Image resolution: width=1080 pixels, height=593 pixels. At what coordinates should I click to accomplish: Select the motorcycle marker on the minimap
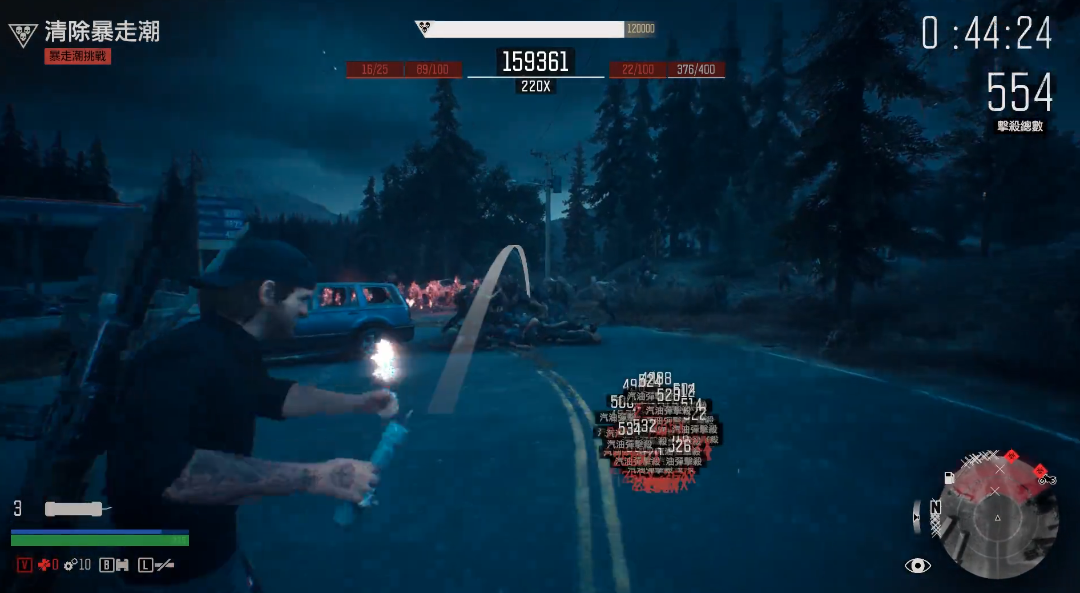click(1047, 479)
